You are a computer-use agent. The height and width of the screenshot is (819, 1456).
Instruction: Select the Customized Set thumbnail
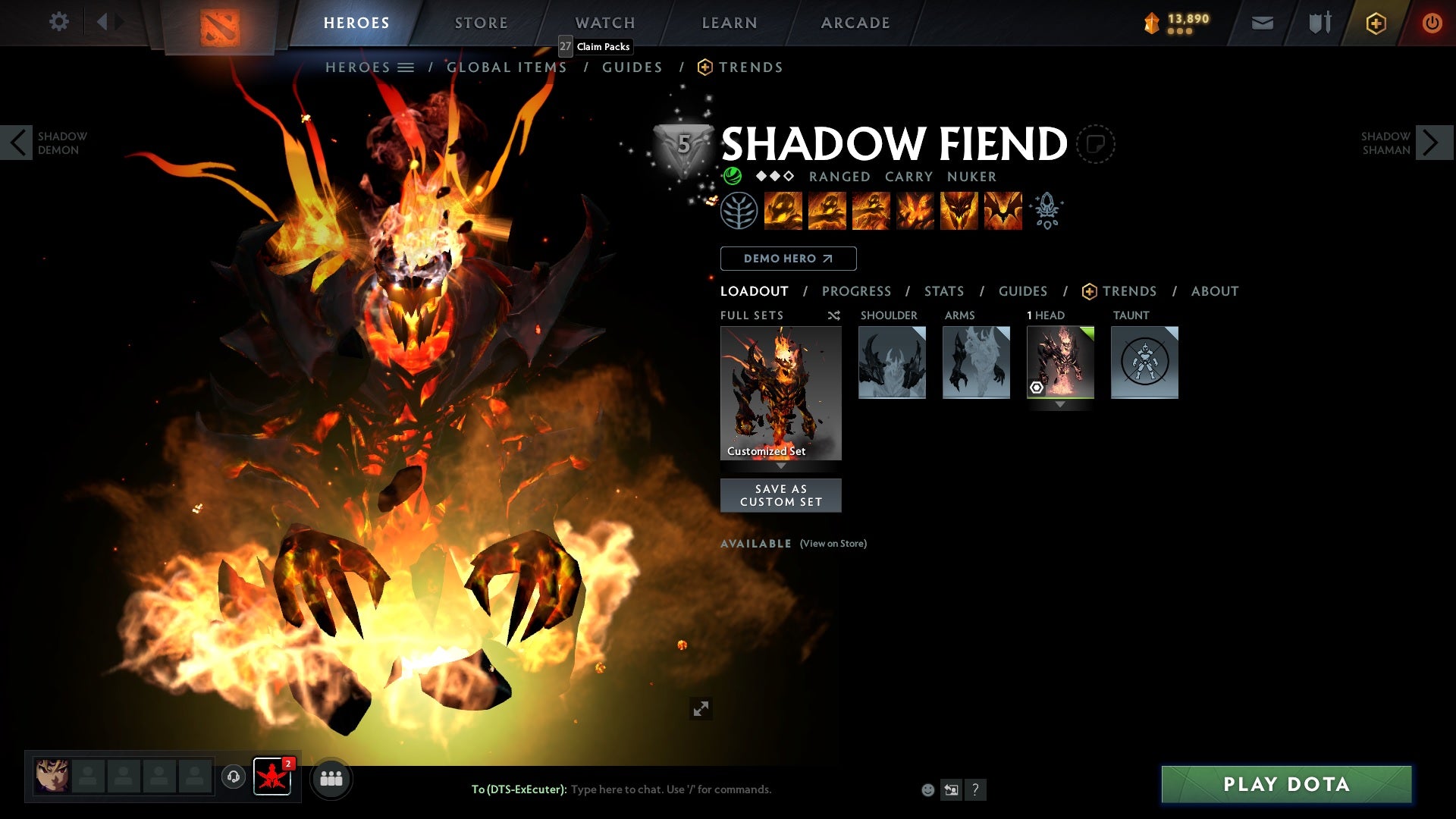click(x=780, y=391)
